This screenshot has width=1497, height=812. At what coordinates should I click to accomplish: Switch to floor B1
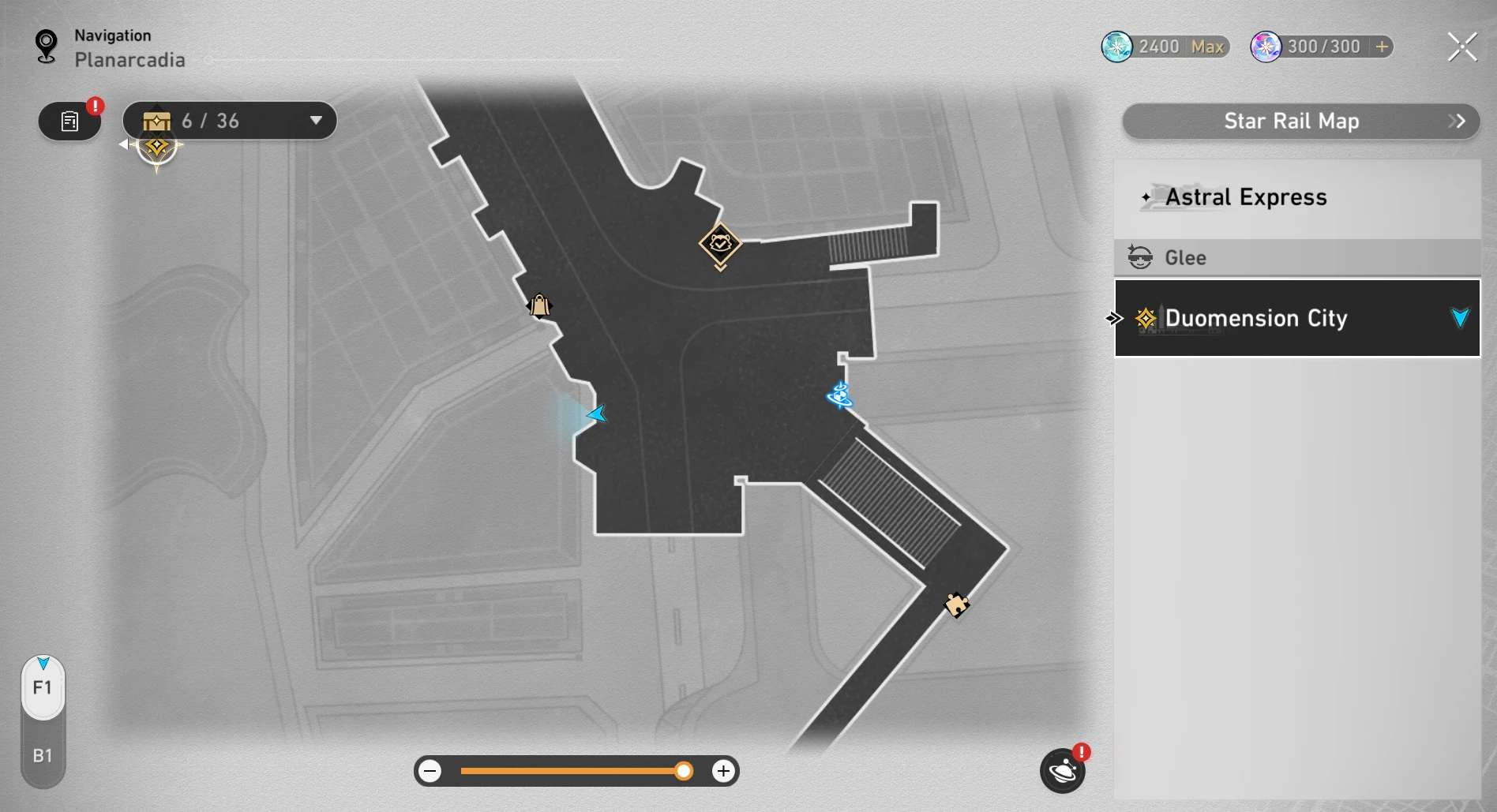pos(43,756)
